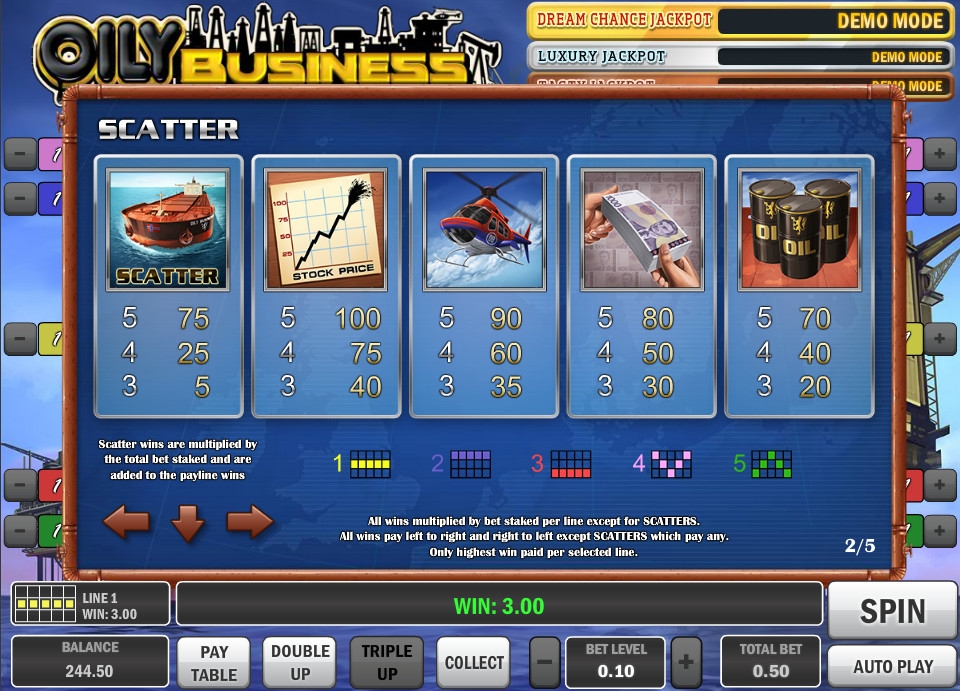Collect the current winnings
Screen dimensions: 960x691
click(x=474, y=663)
